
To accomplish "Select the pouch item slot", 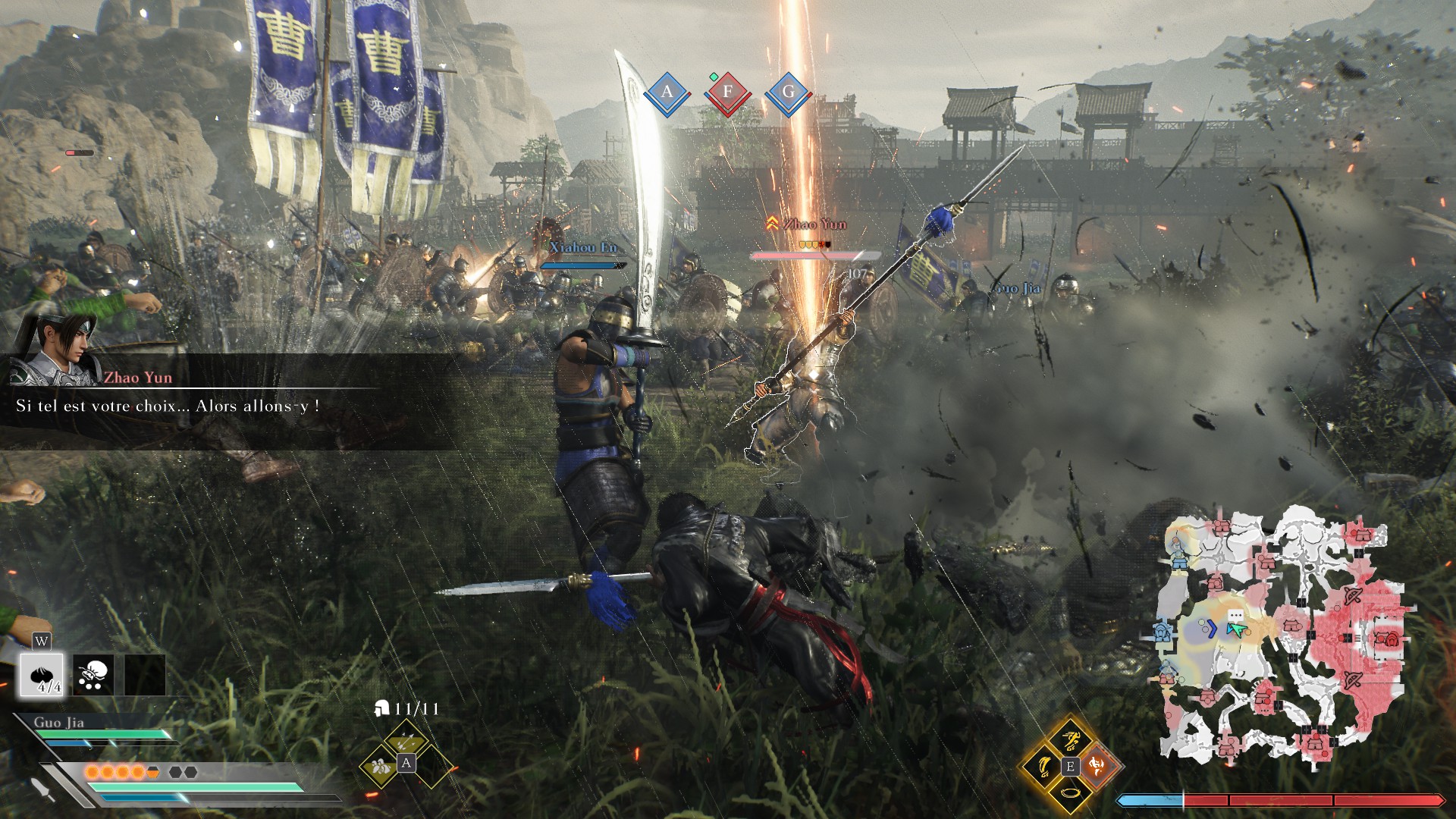I will point(94,674).
